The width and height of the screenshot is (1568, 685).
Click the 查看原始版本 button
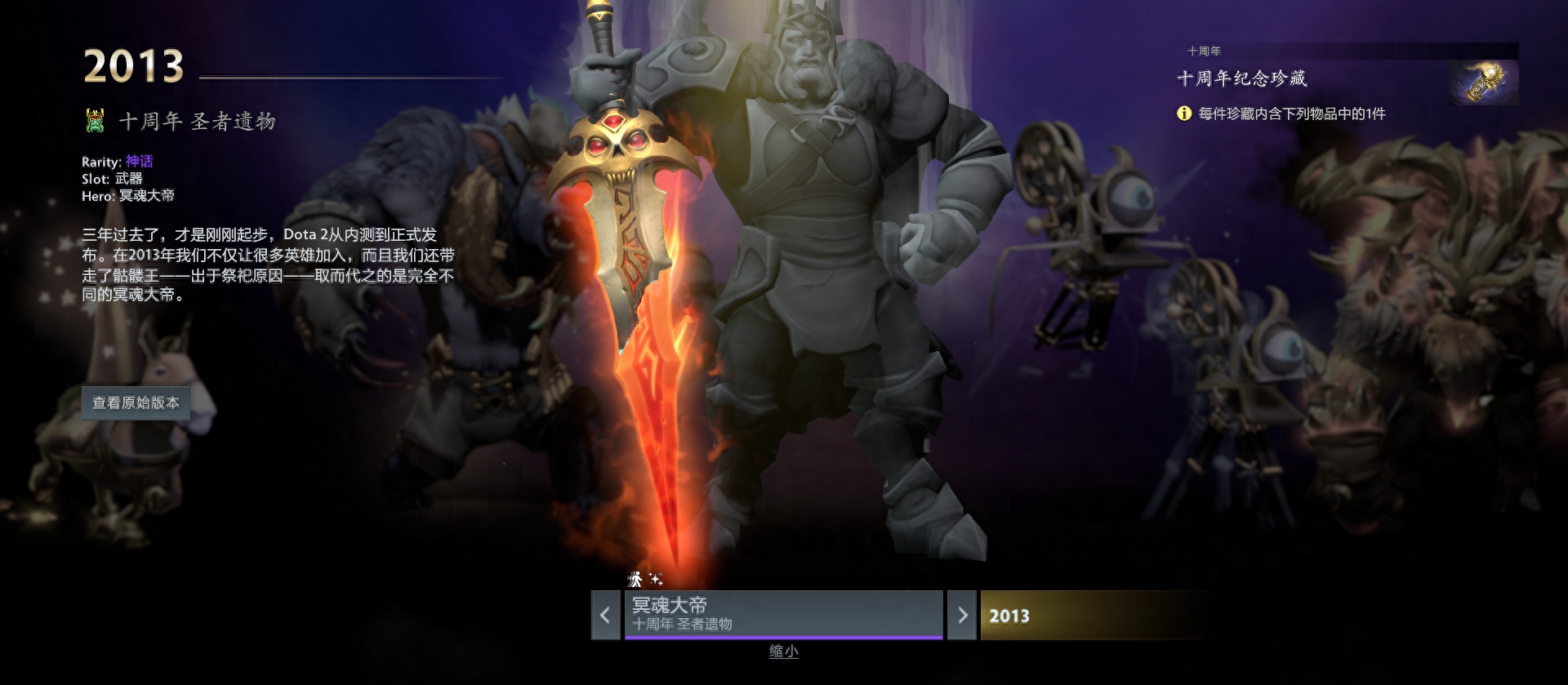pyautogui.click(x=136, y=403)
